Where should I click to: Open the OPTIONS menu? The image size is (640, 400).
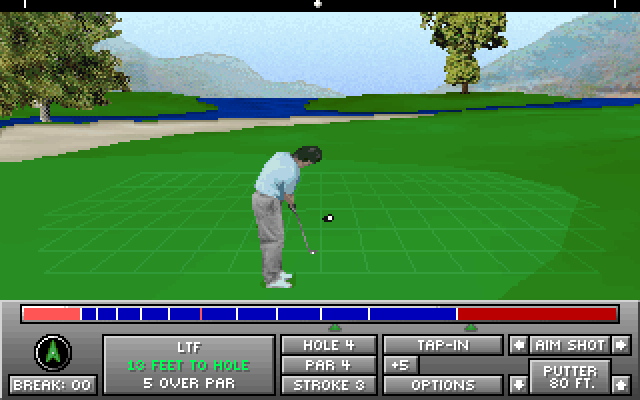click(x=443, y=384)
